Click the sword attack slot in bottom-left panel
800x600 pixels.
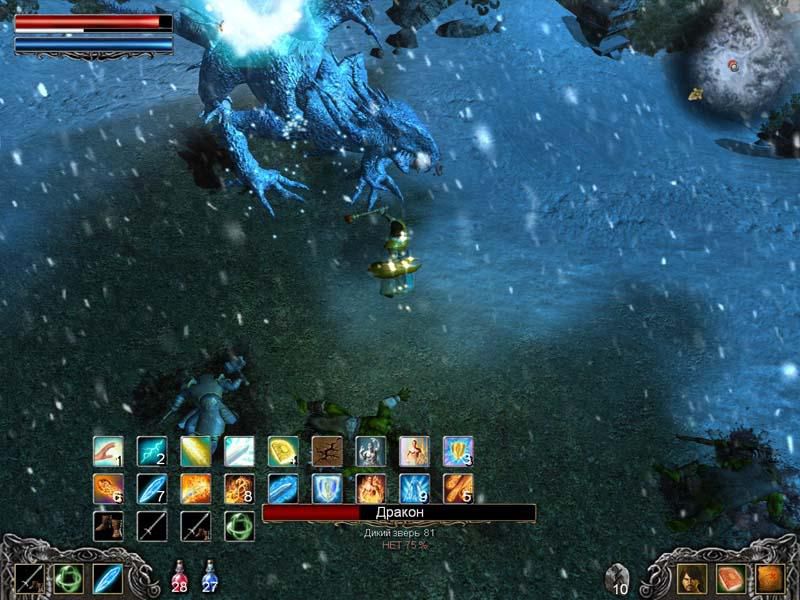click(x=30, y=578)
